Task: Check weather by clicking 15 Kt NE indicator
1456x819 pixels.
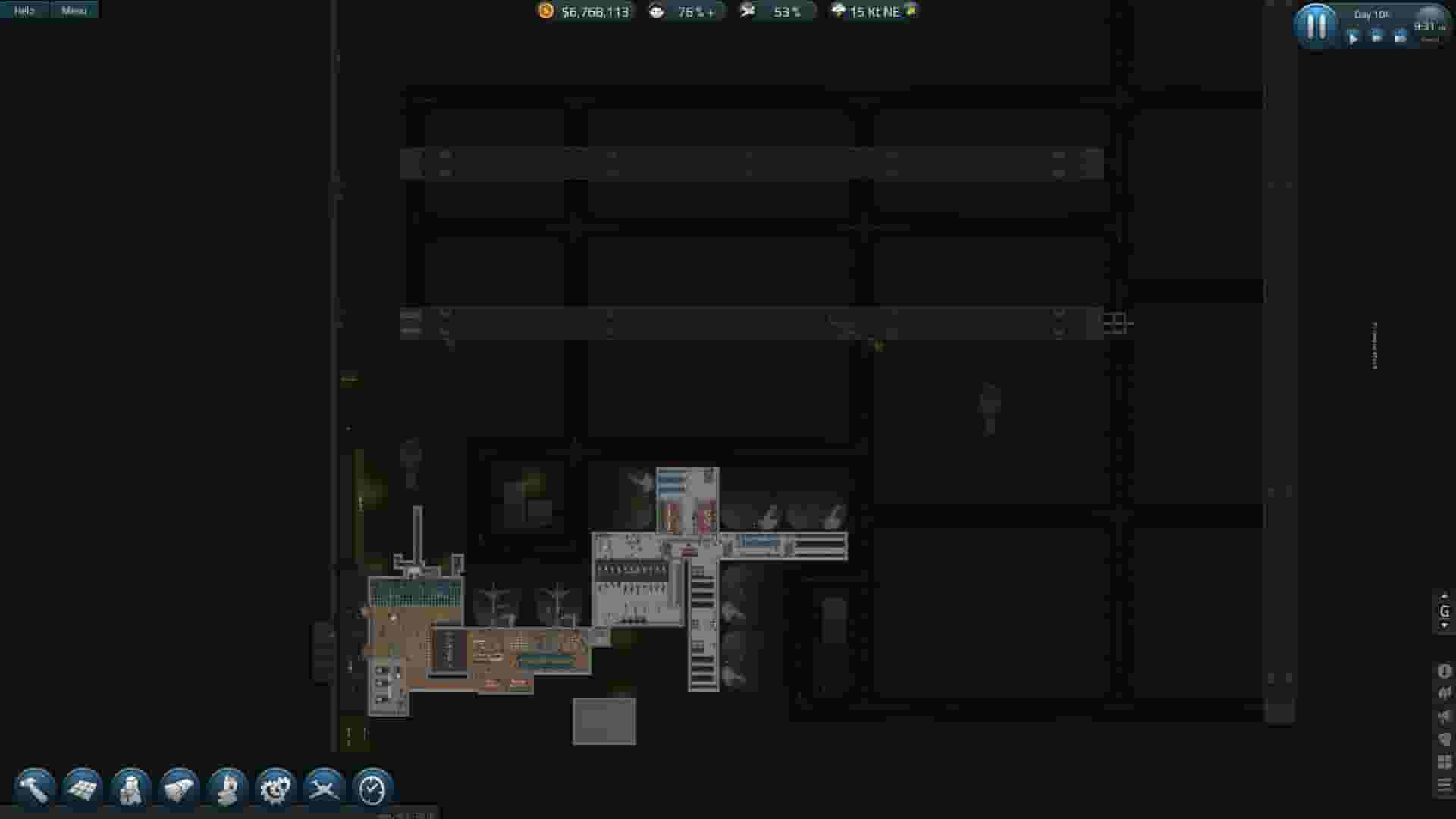Action: [872, 11]
